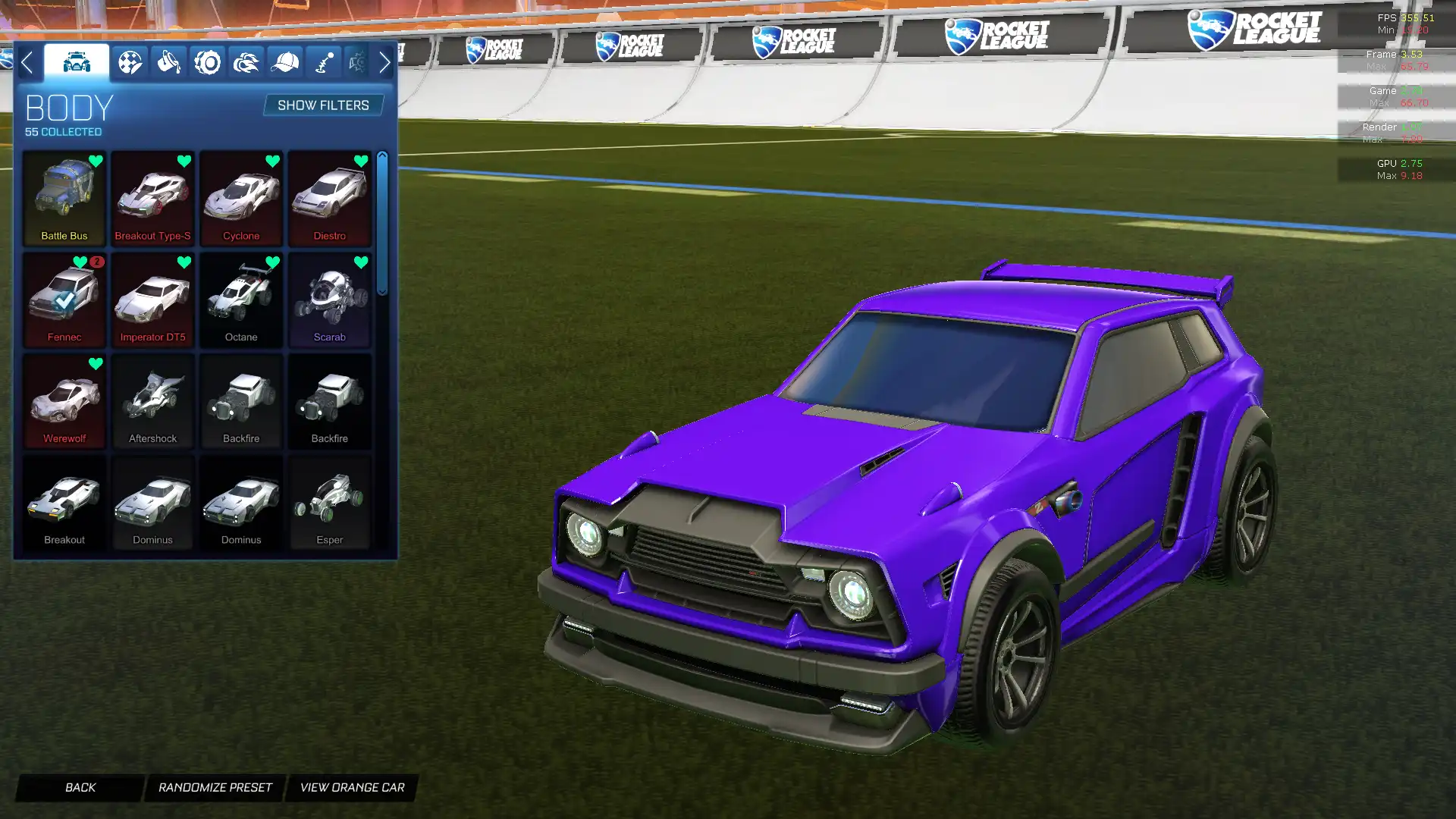Switch to the wheels tab
1456x819 pixels.
pos(207,62)
